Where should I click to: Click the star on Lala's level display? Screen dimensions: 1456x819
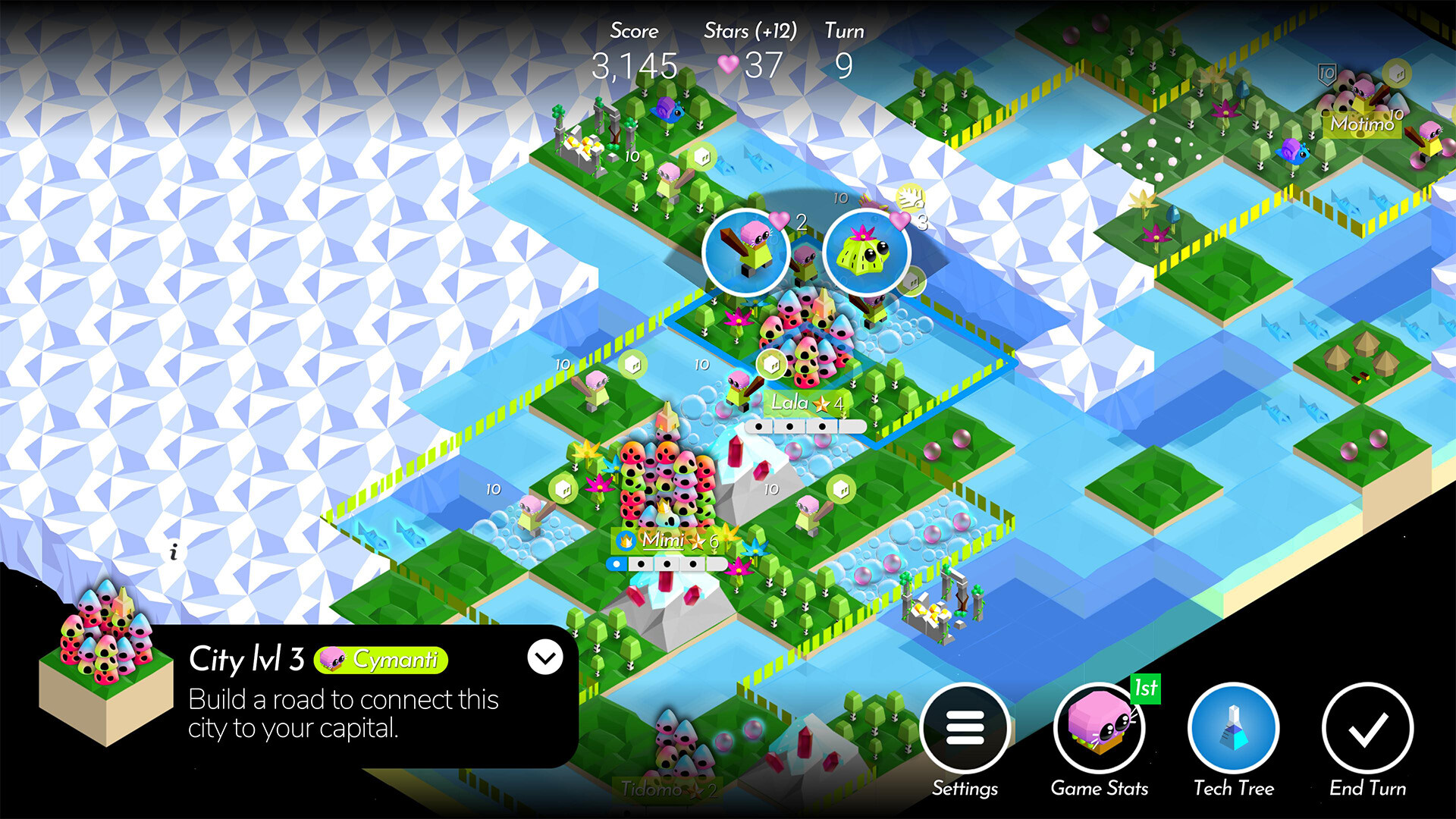pos(821,403)
